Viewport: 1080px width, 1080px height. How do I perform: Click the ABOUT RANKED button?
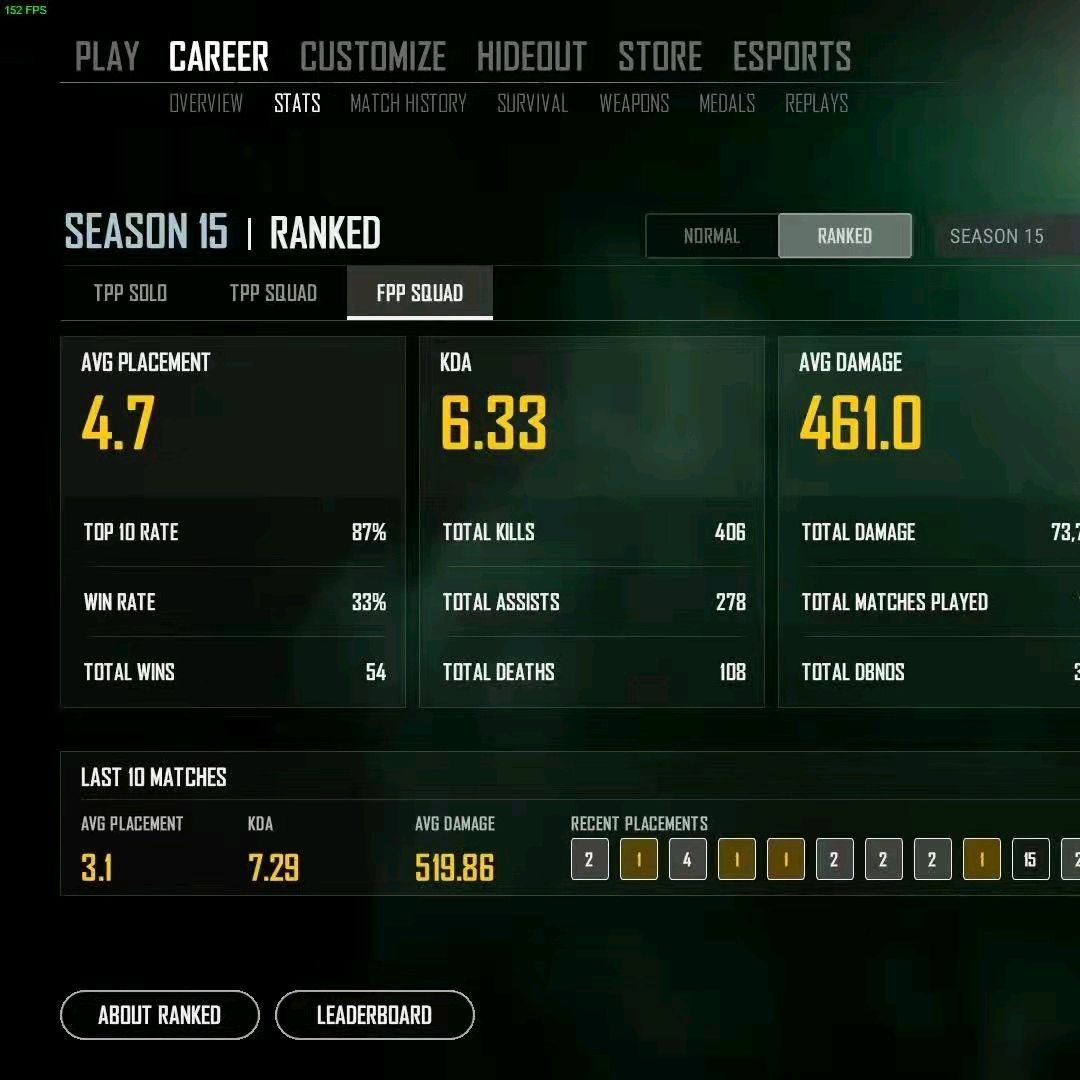tap(160, 1015)
